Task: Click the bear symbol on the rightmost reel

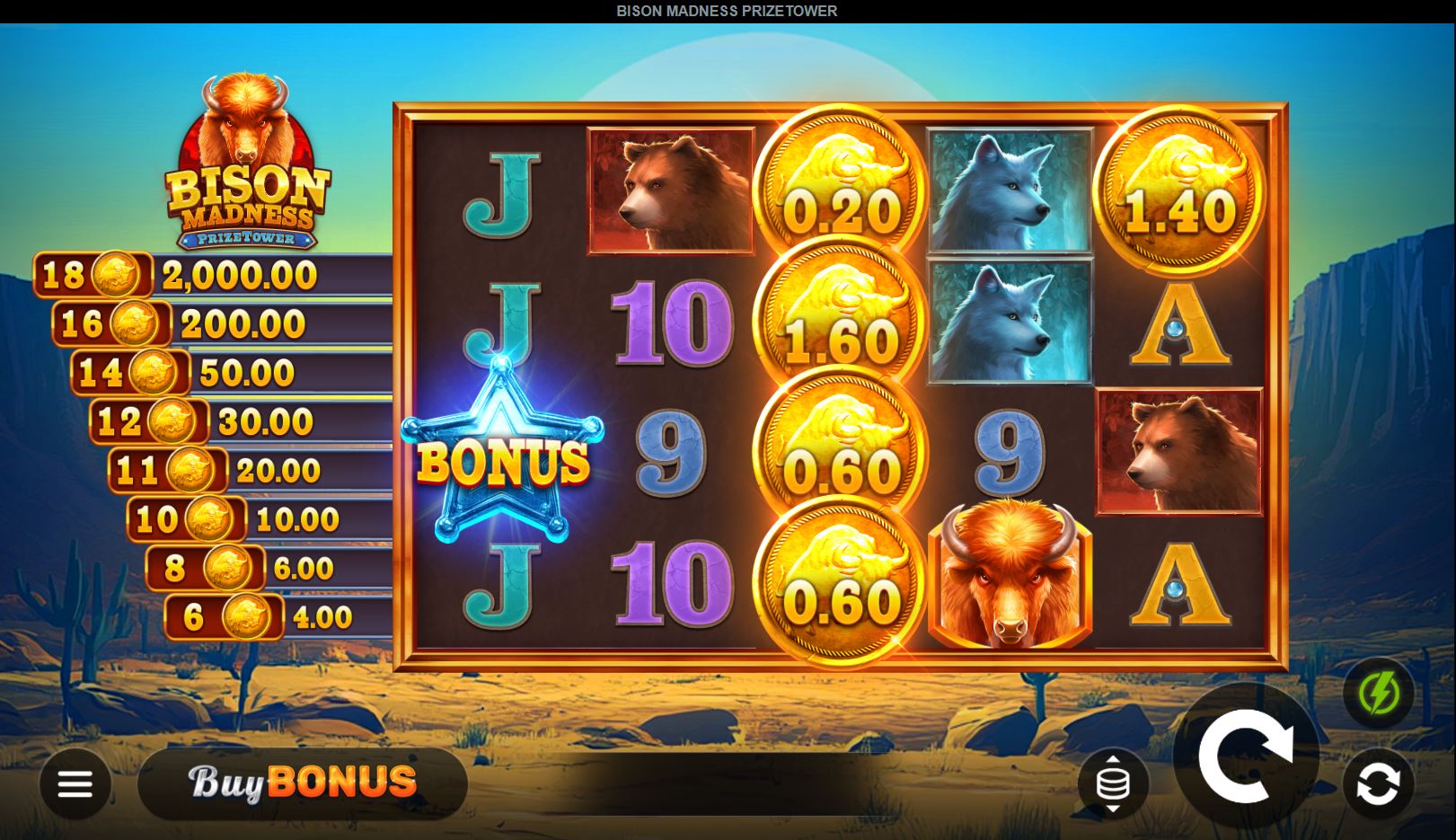Action: point(1179,454)
